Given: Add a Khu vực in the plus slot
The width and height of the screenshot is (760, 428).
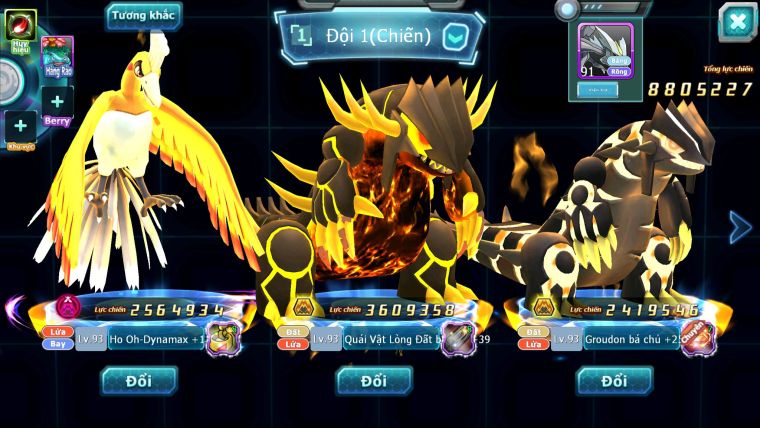Looking at the screenshot, I should click(x=21, y=126).
